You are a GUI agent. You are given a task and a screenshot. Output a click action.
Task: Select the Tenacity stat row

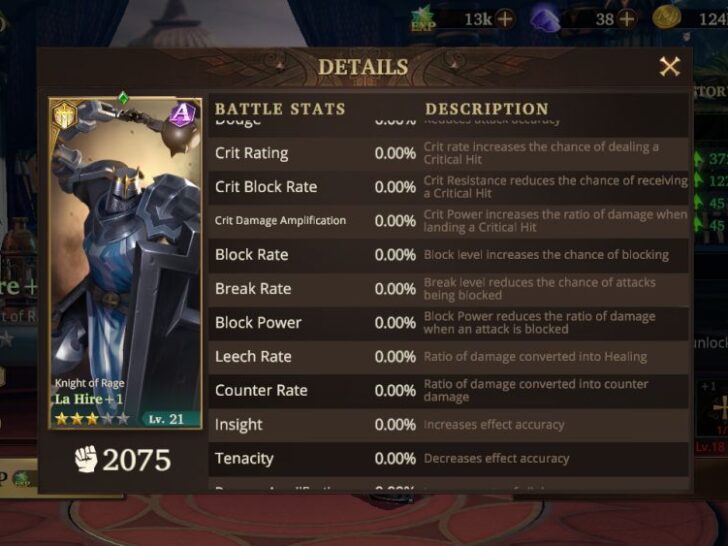(x=450, y=458)
